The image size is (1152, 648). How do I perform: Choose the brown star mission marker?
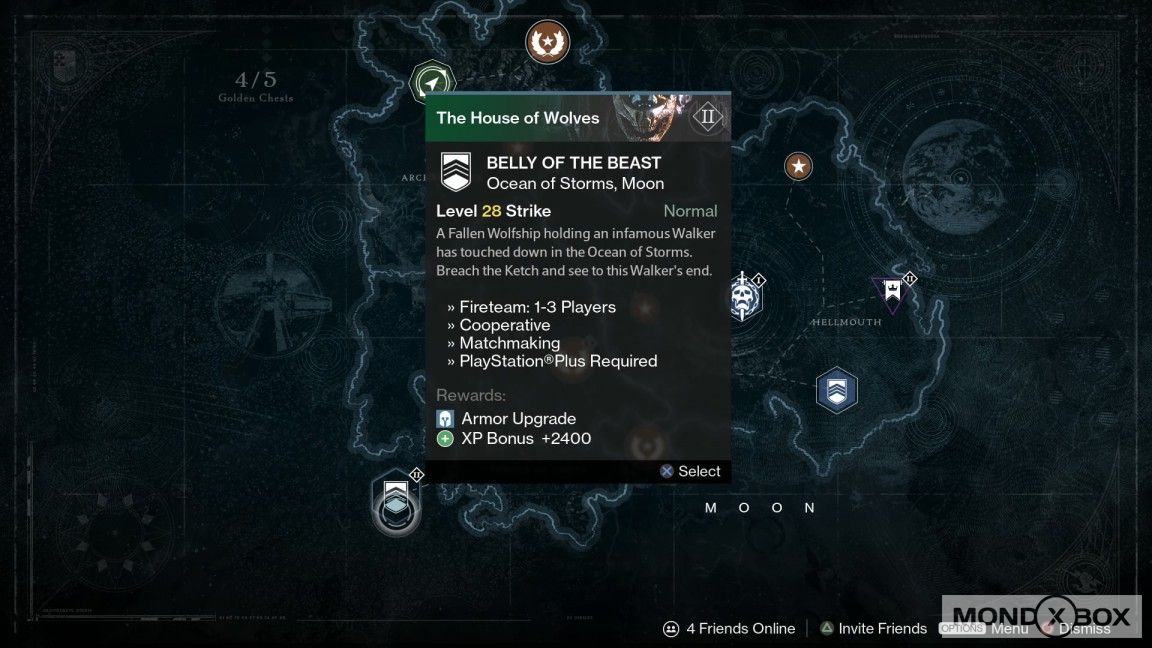pos(798,165)
